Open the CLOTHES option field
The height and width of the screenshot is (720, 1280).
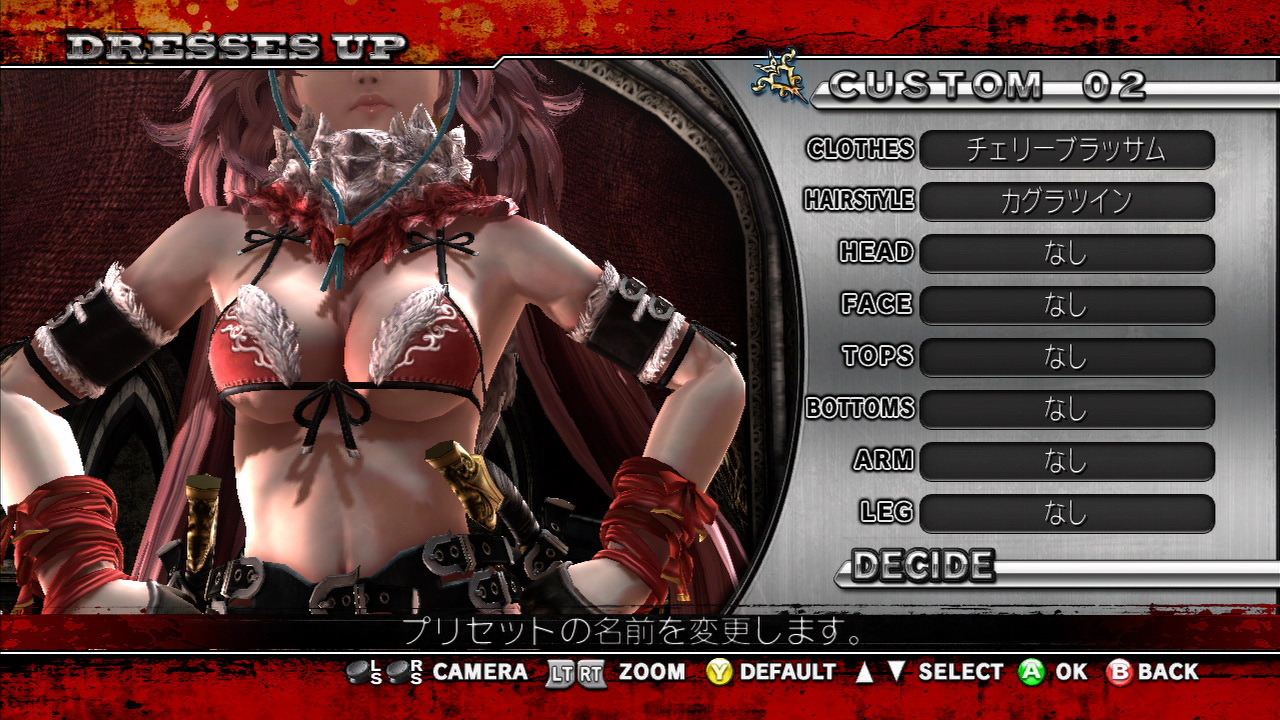[1066, 150]
